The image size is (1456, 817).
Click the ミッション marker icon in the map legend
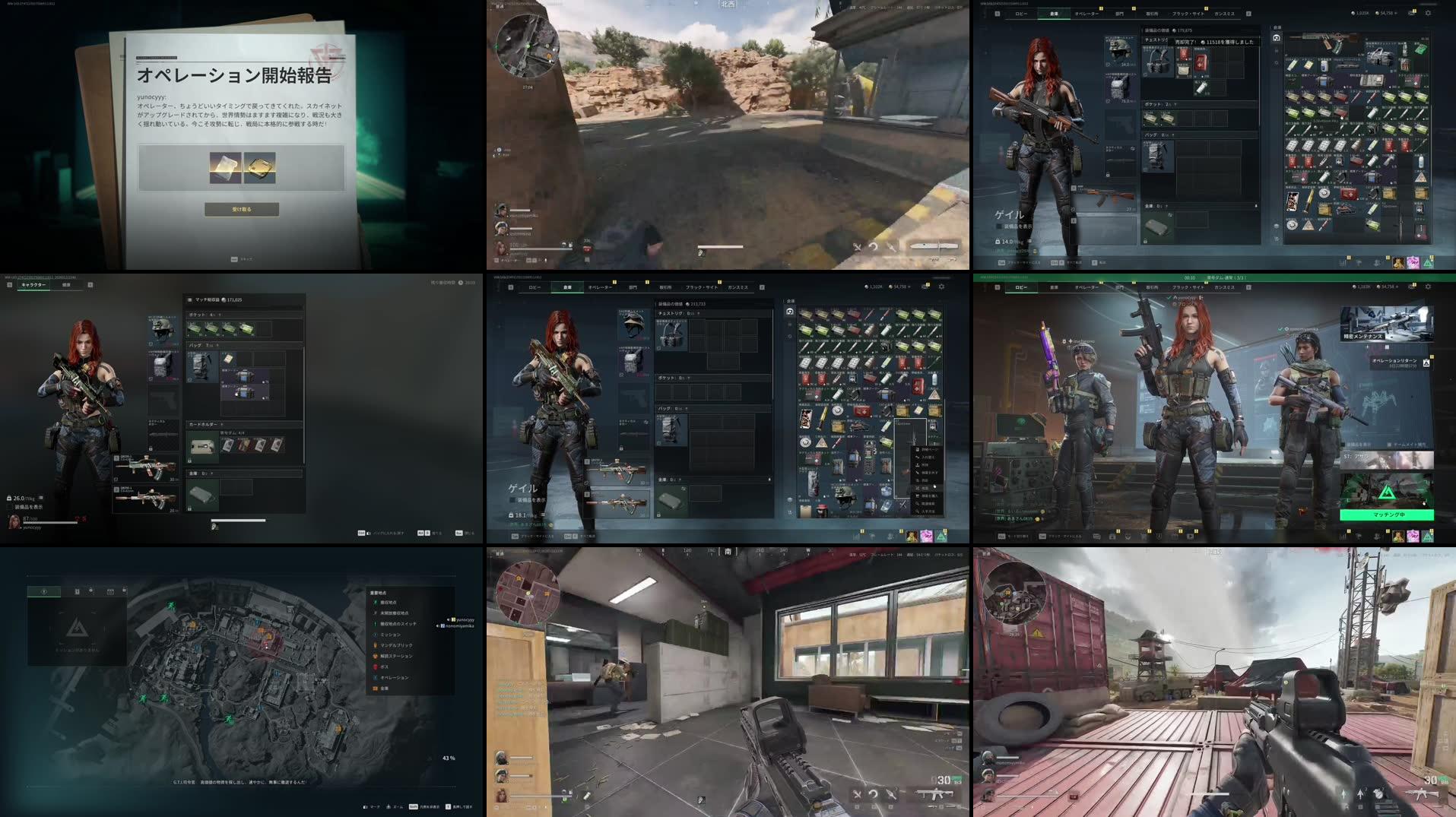pyautogui.click(x=375, y=635)
